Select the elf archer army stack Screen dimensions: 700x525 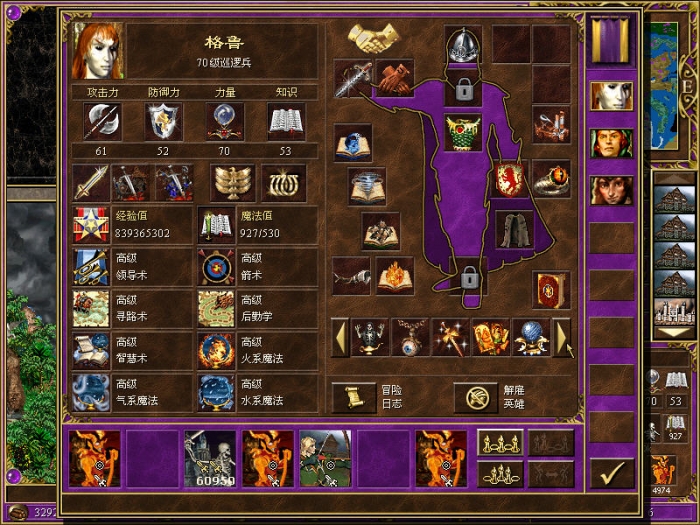[x=326, y=459]
